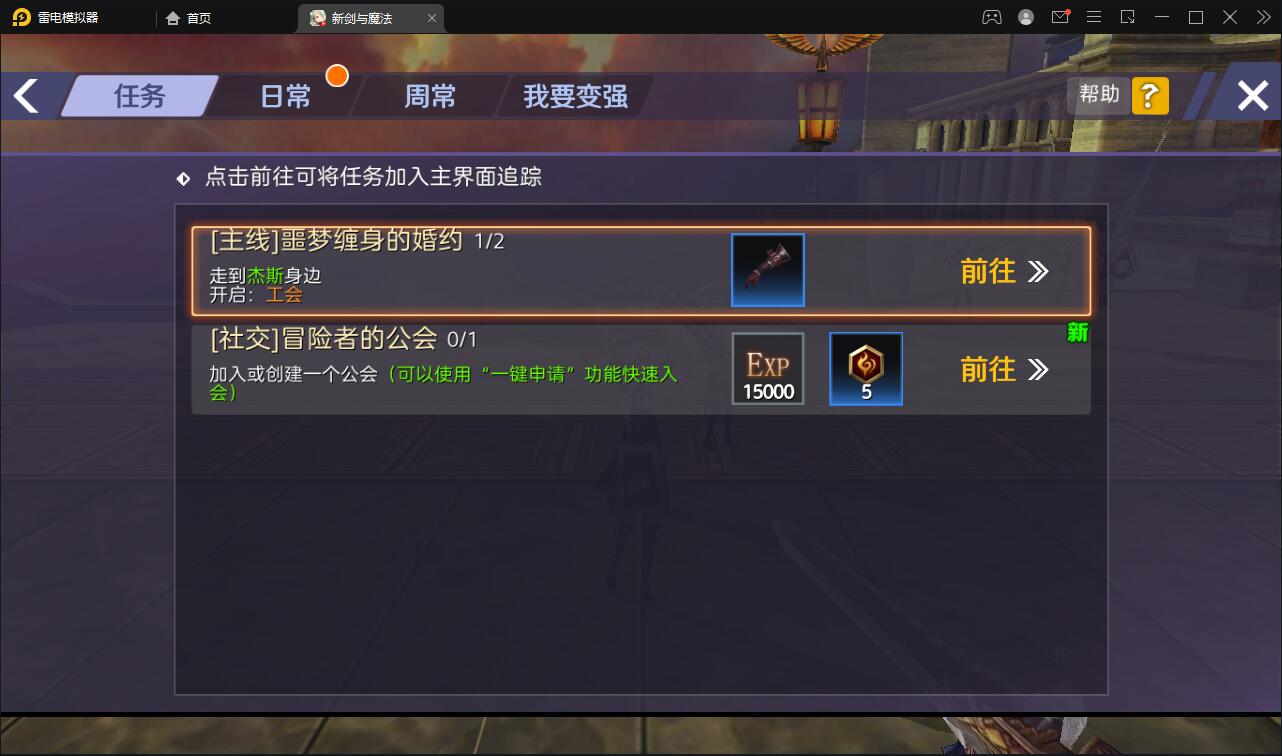
Task: Toggle the new quest badge on adventurer guild
Action: [1077, 333]
